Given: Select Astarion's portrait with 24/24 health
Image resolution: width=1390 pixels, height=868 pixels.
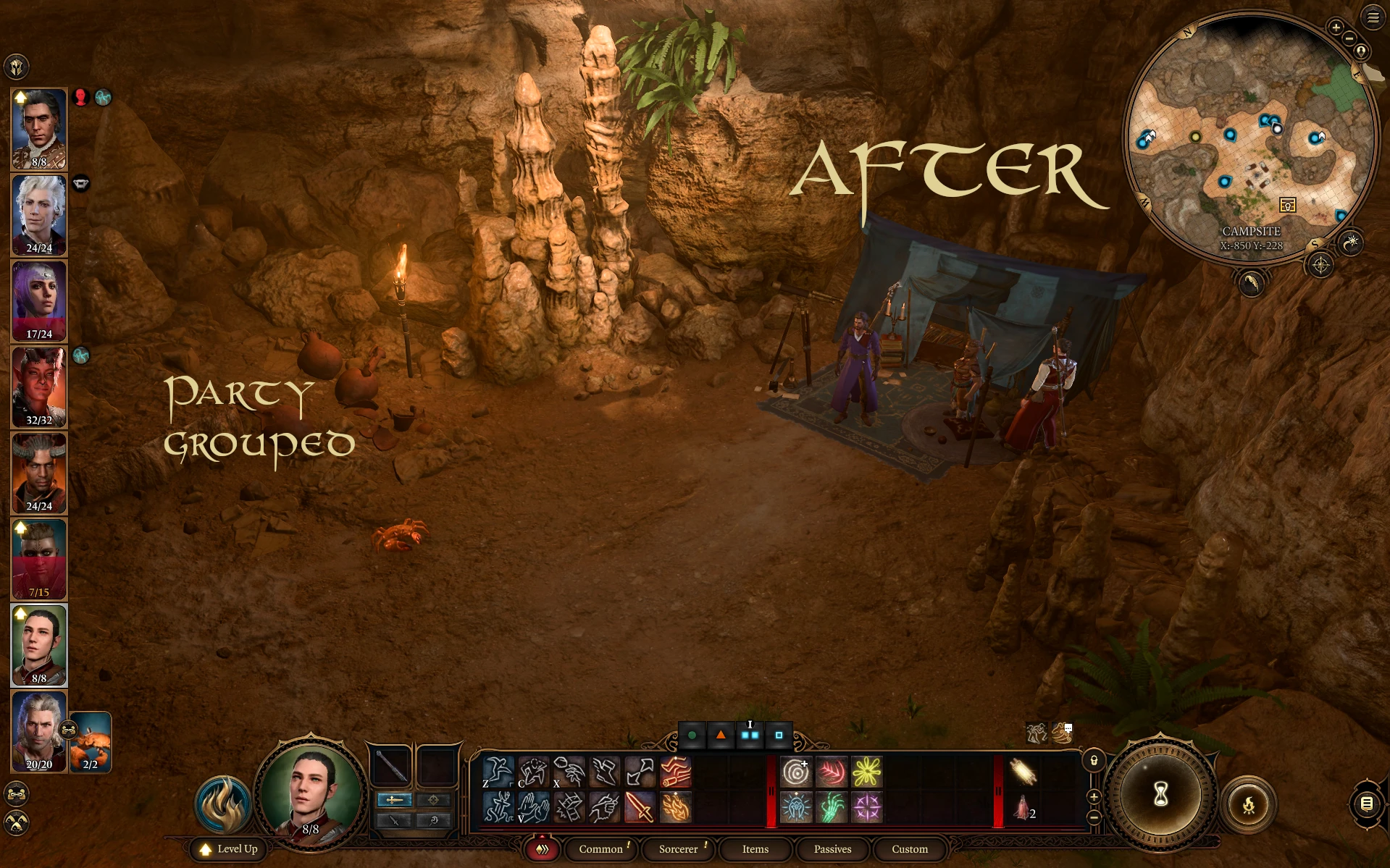Looking at the screenshot, I should coord(39,214).
